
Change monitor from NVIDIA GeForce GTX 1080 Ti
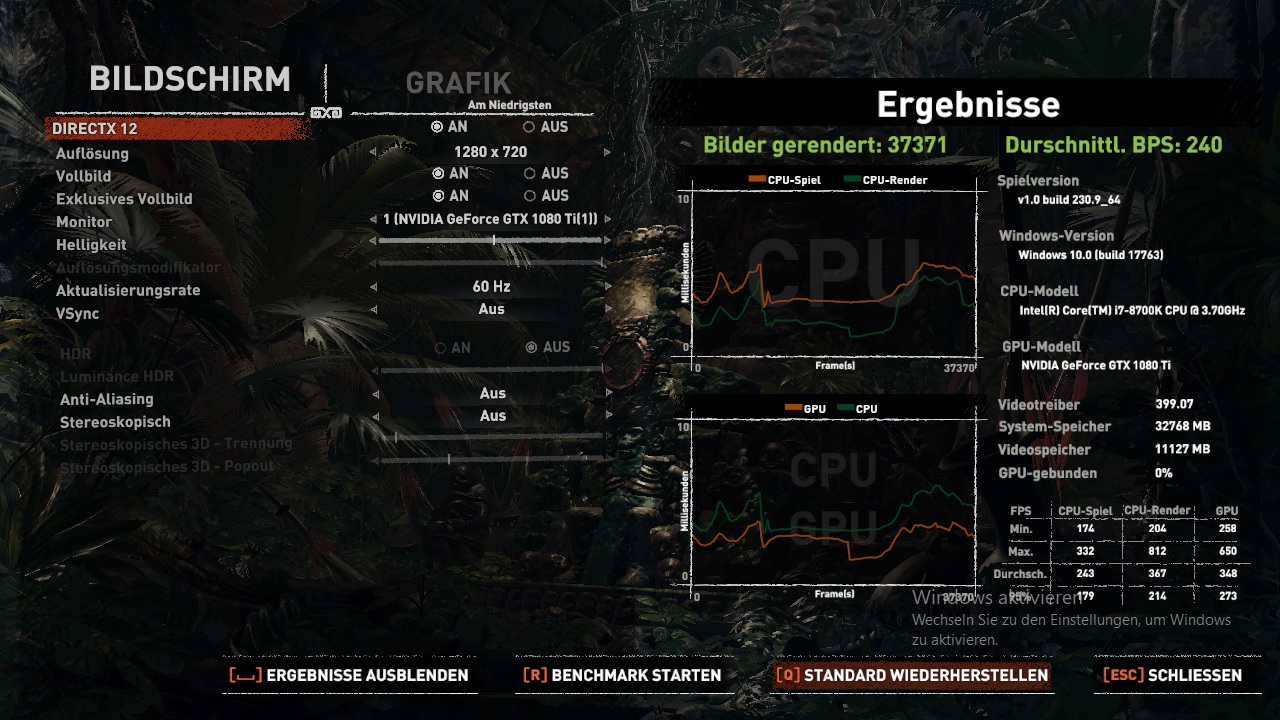click(x=607, y=218)
